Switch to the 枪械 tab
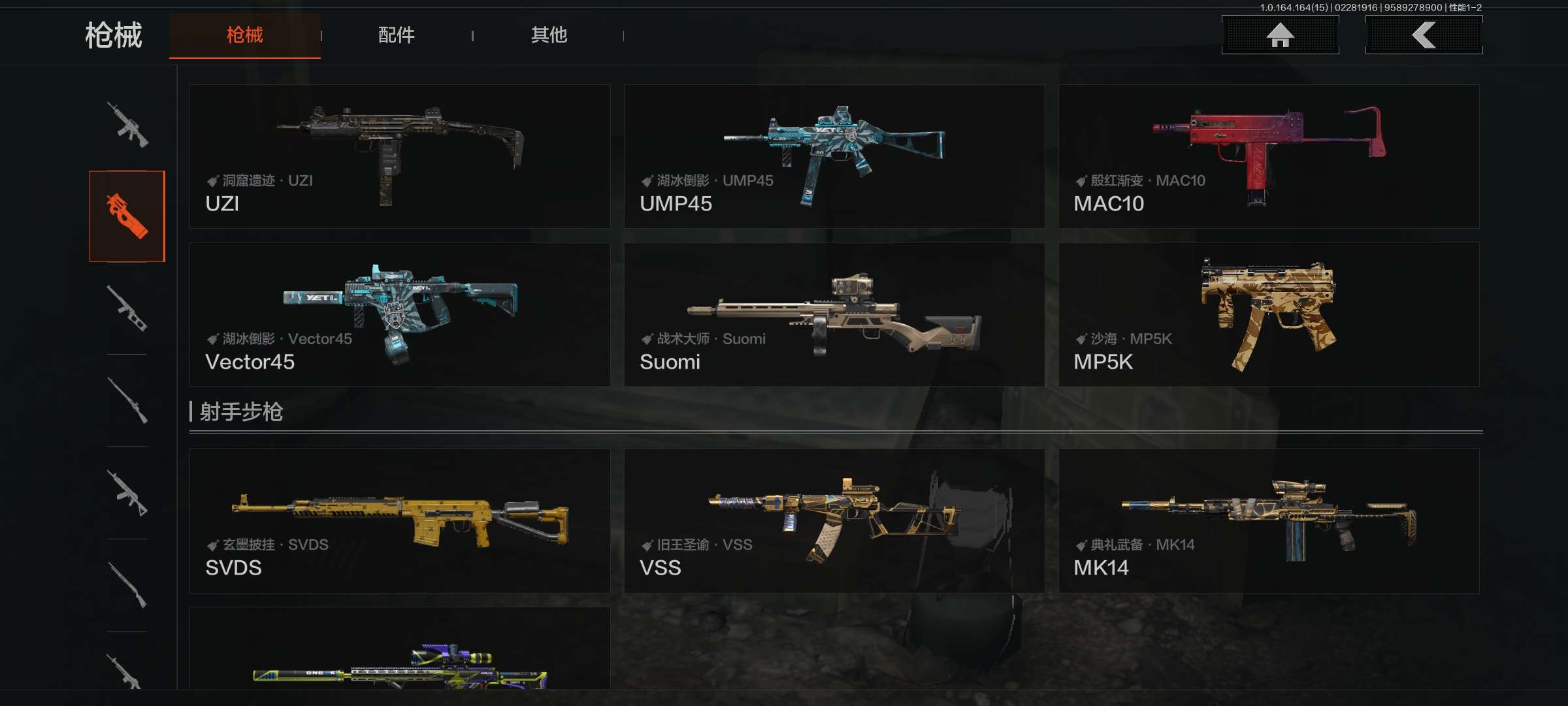This screenshot has height=706, width=1568. click(x=244, y=35)
